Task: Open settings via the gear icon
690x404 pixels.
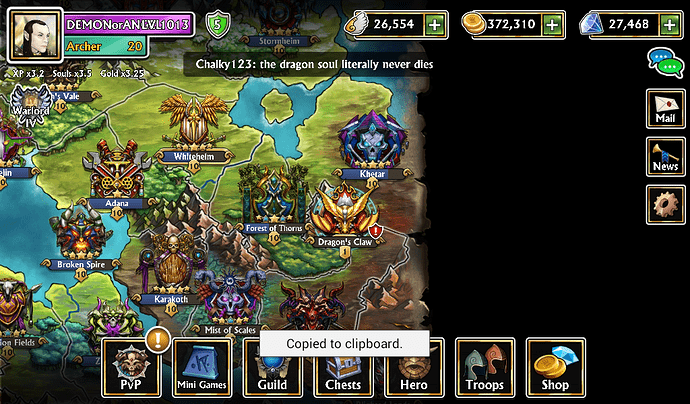Action: (x=665, y=204)
